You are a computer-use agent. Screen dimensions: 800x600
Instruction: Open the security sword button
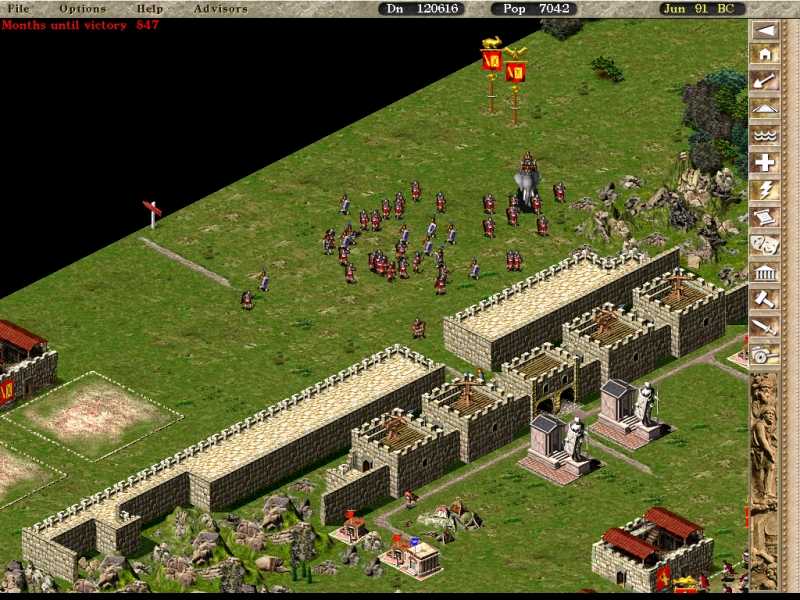coord(764,325)
